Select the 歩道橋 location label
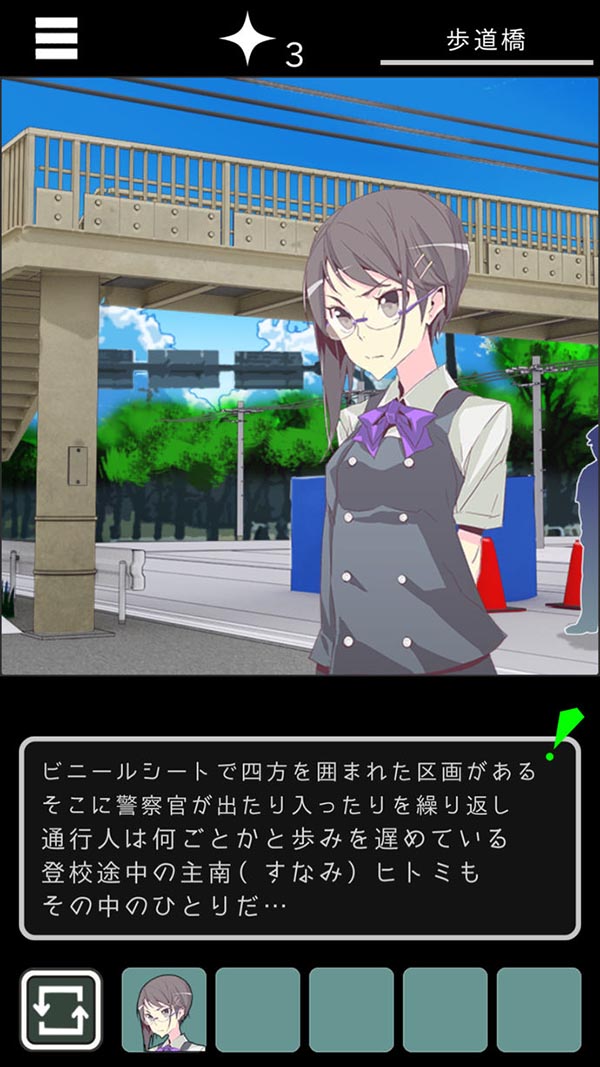This screenshot has height=1067, width=600. point(486,40)
